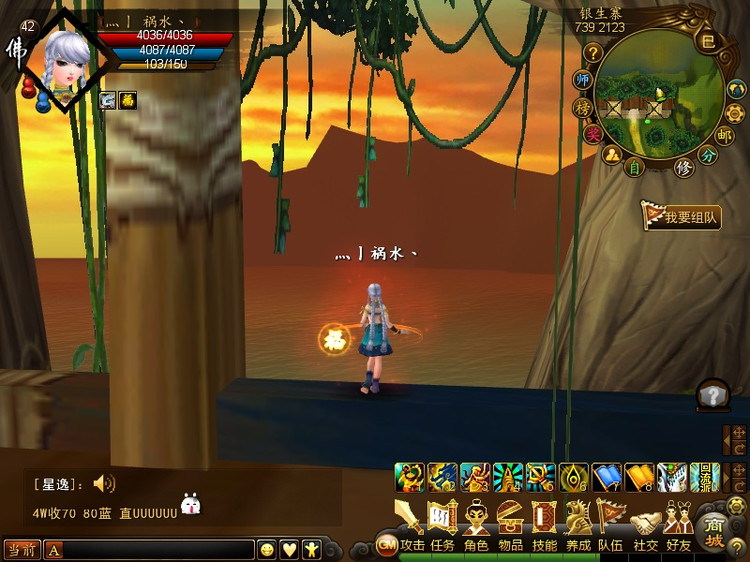Open the 养成 (Cultivation) menu
The image size is (750, 562).
point(578,523)
